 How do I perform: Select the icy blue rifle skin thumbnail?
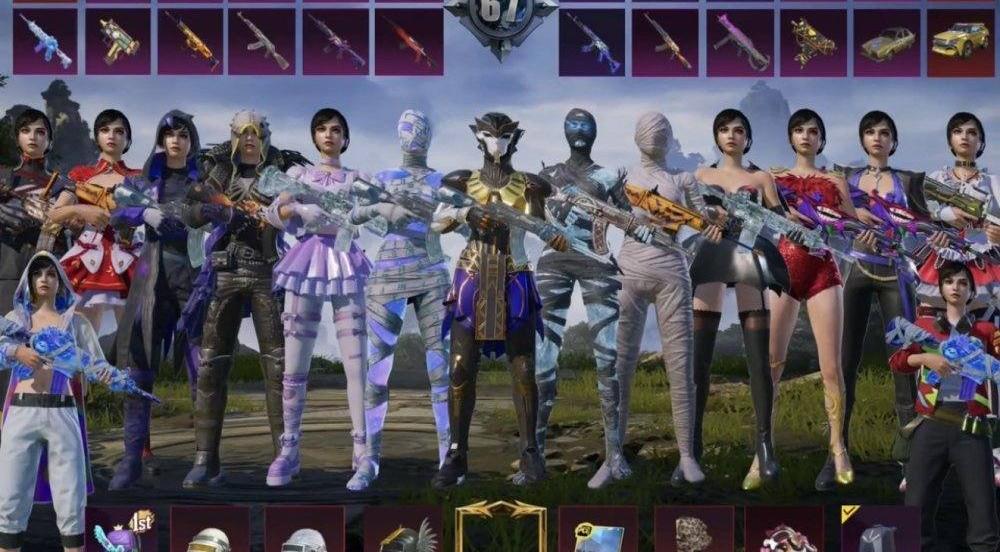[x=45, y=42]
